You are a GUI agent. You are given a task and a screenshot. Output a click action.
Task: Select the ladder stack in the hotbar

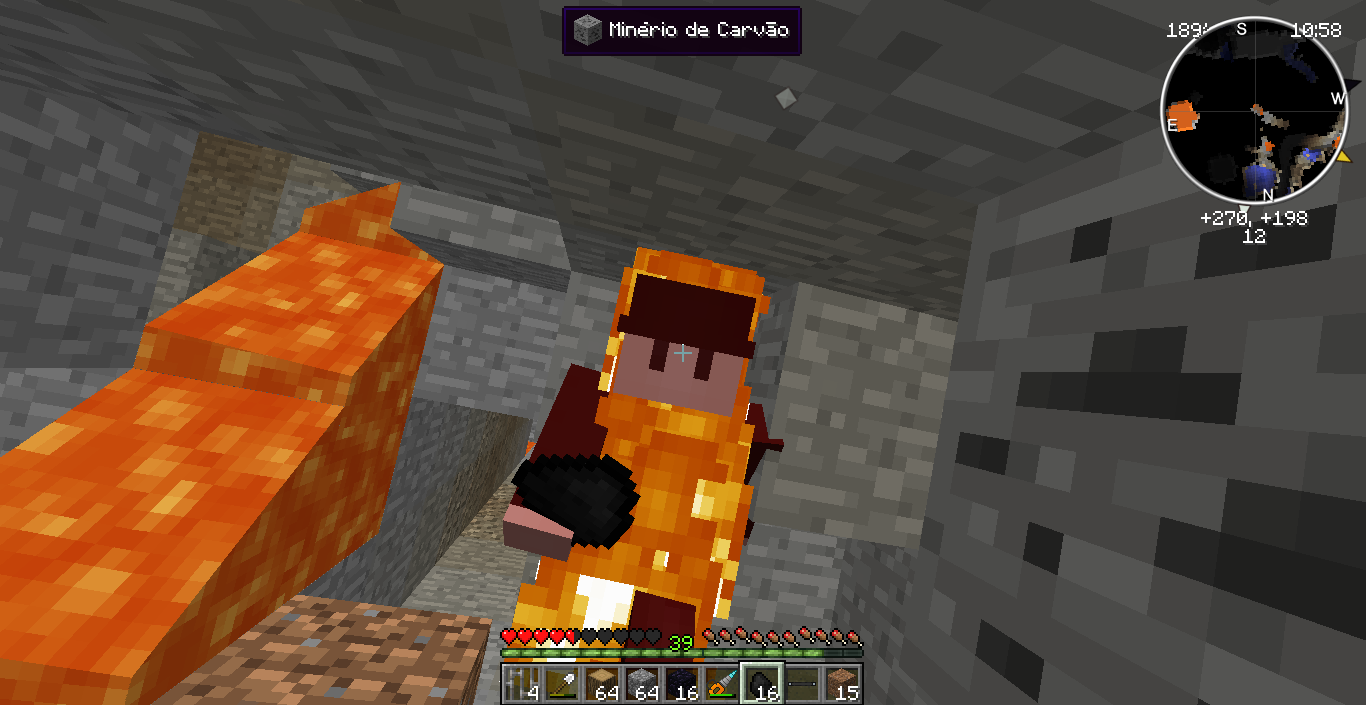click(522, 684)
